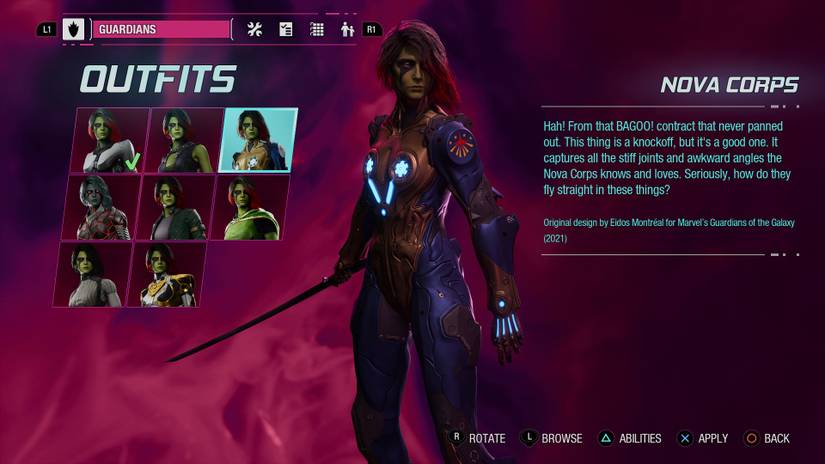Open the Guardians tab
Viewport: 825px width, 464px height.
point(162,30)
